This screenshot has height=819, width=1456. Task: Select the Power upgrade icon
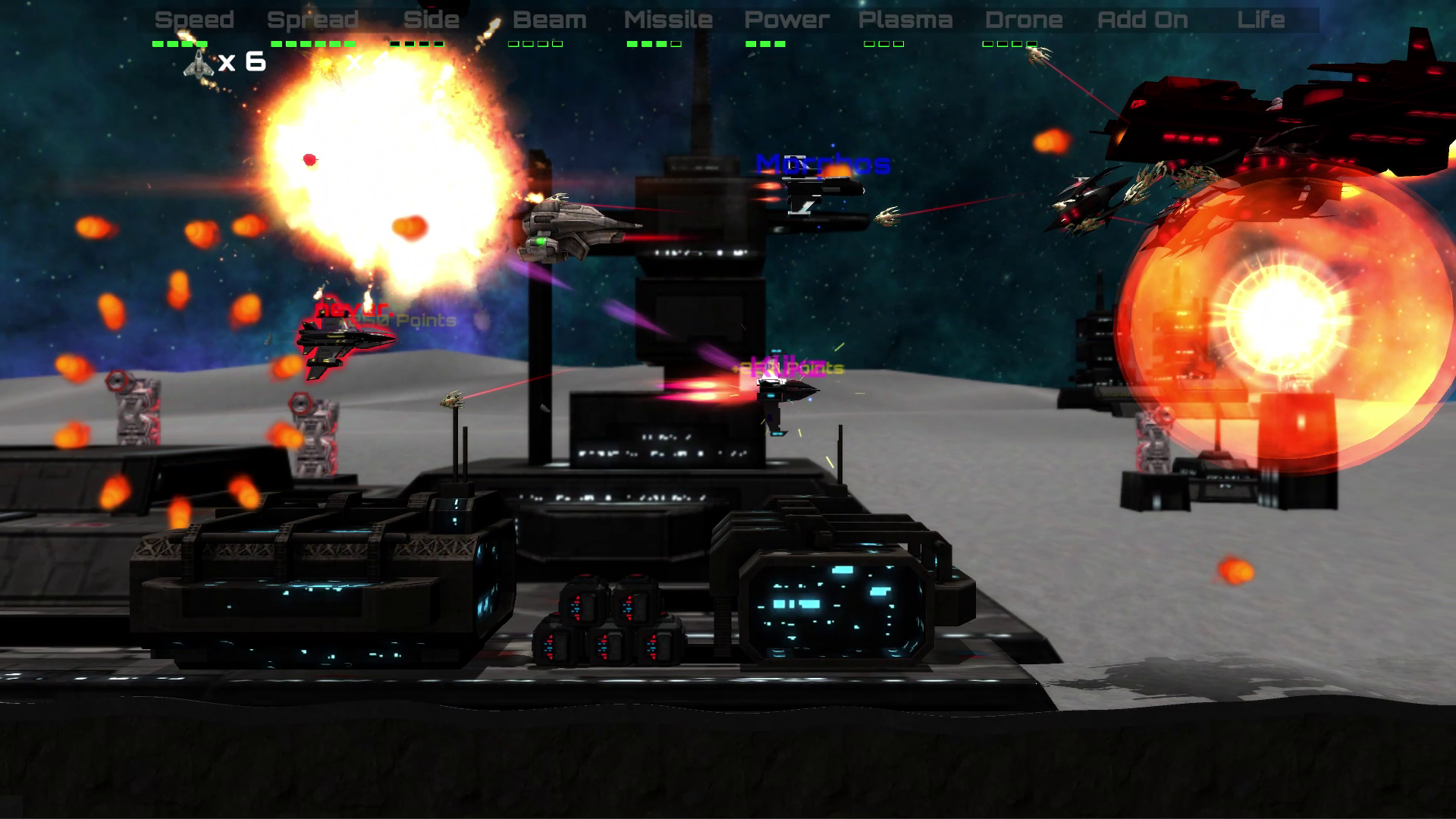tap(786, 20)
